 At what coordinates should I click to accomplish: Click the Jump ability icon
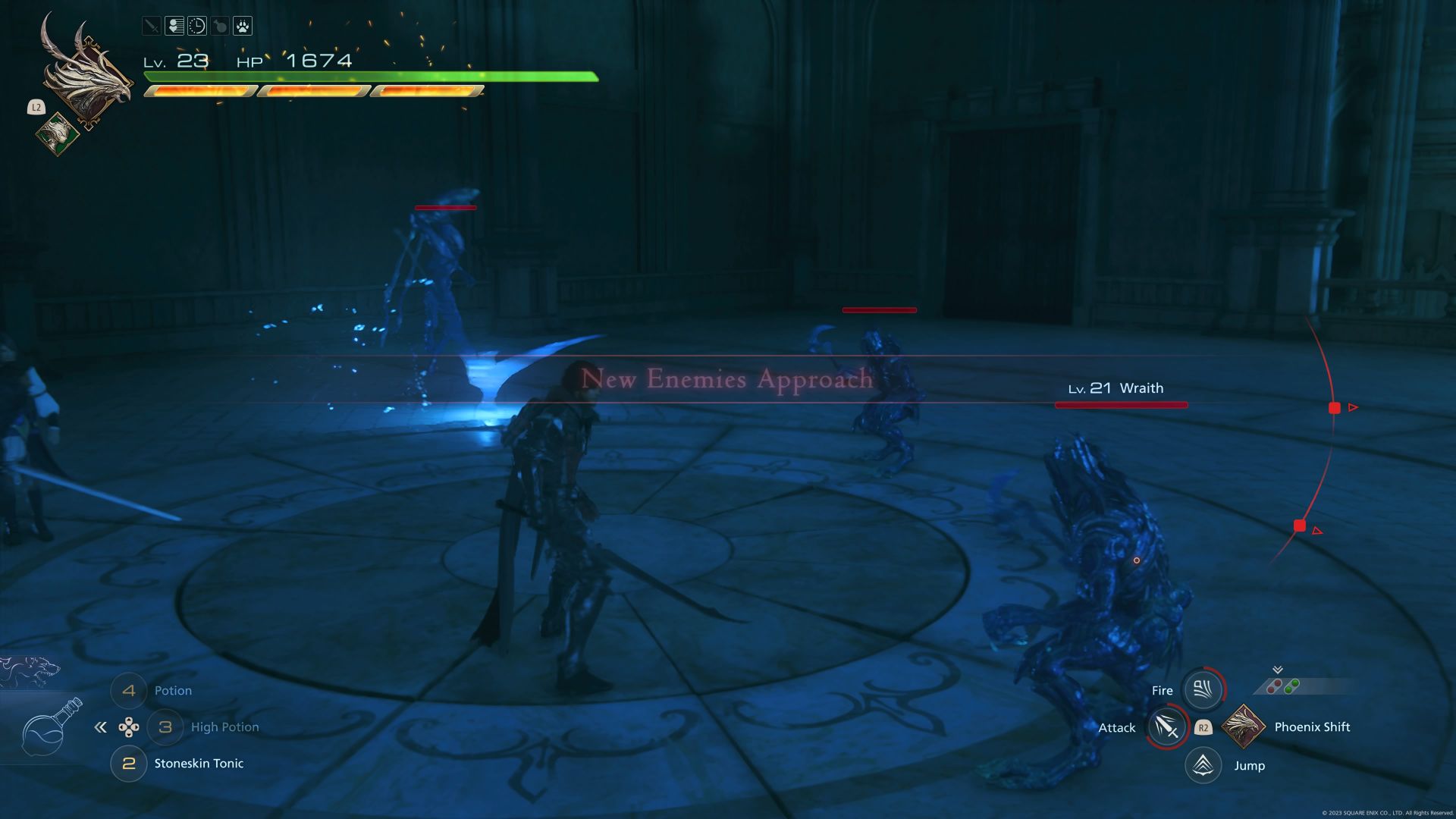pos(1202,767)
